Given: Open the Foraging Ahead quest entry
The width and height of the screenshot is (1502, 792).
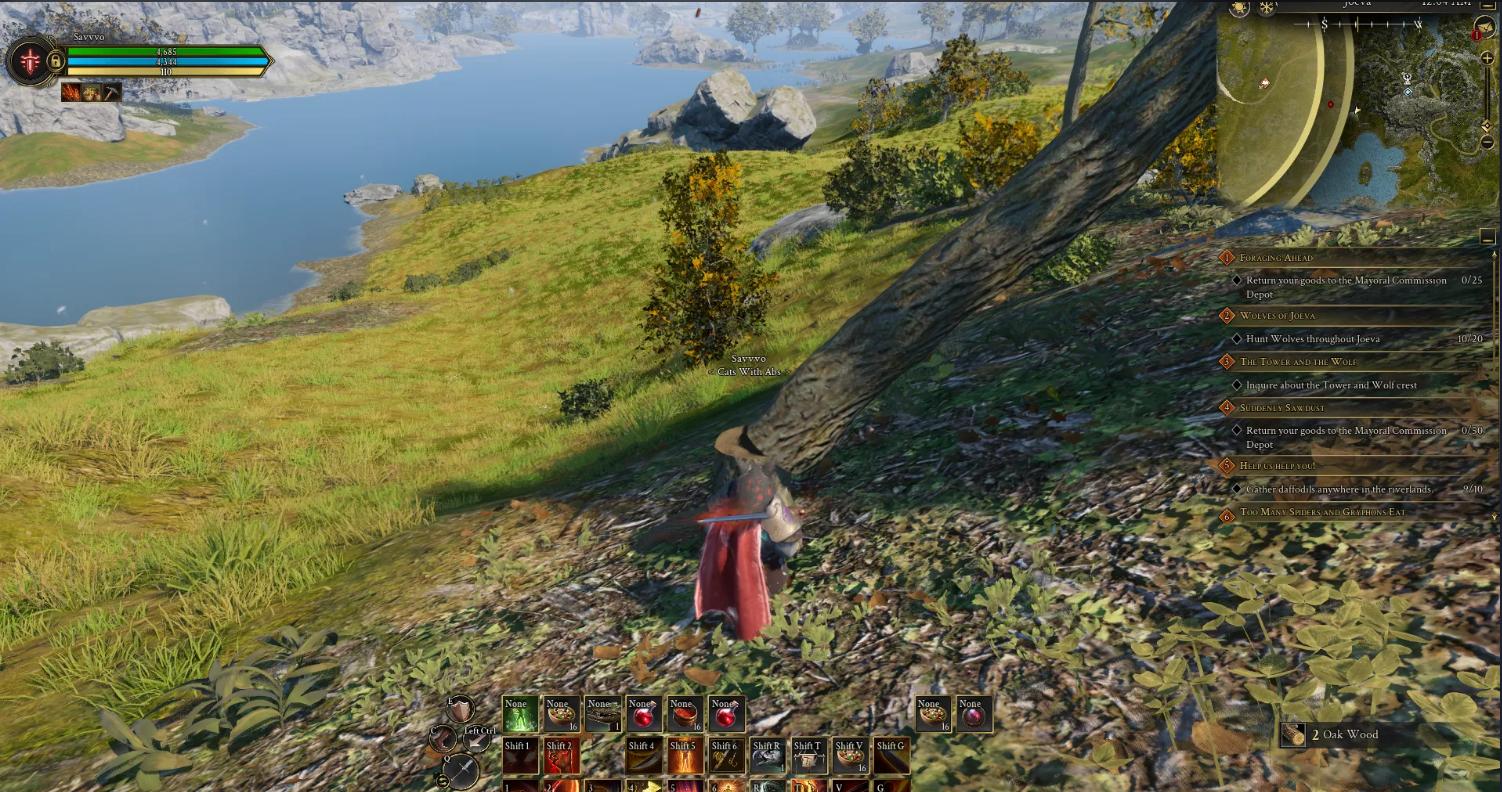Looking at the screenshot, I should tap(1276, 258).
